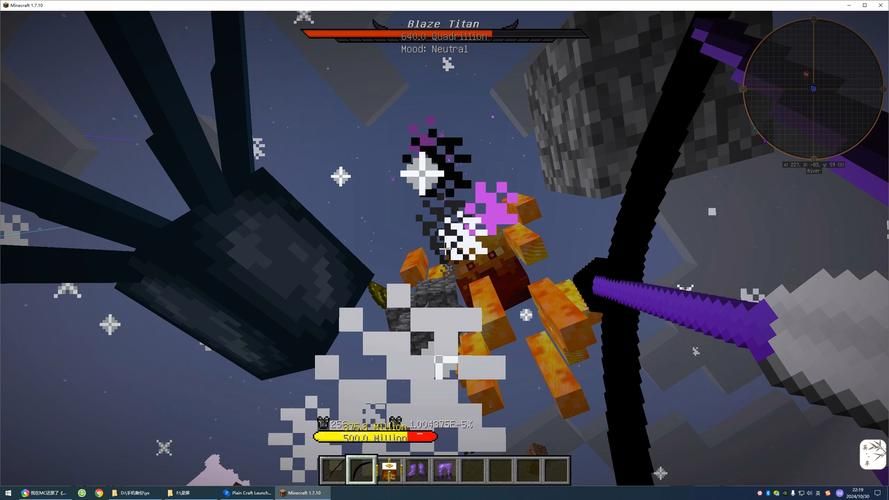The width and height of the screenshot is (889, 500).
Task: Choose the orange and white banner item slot
Action: 389,469
